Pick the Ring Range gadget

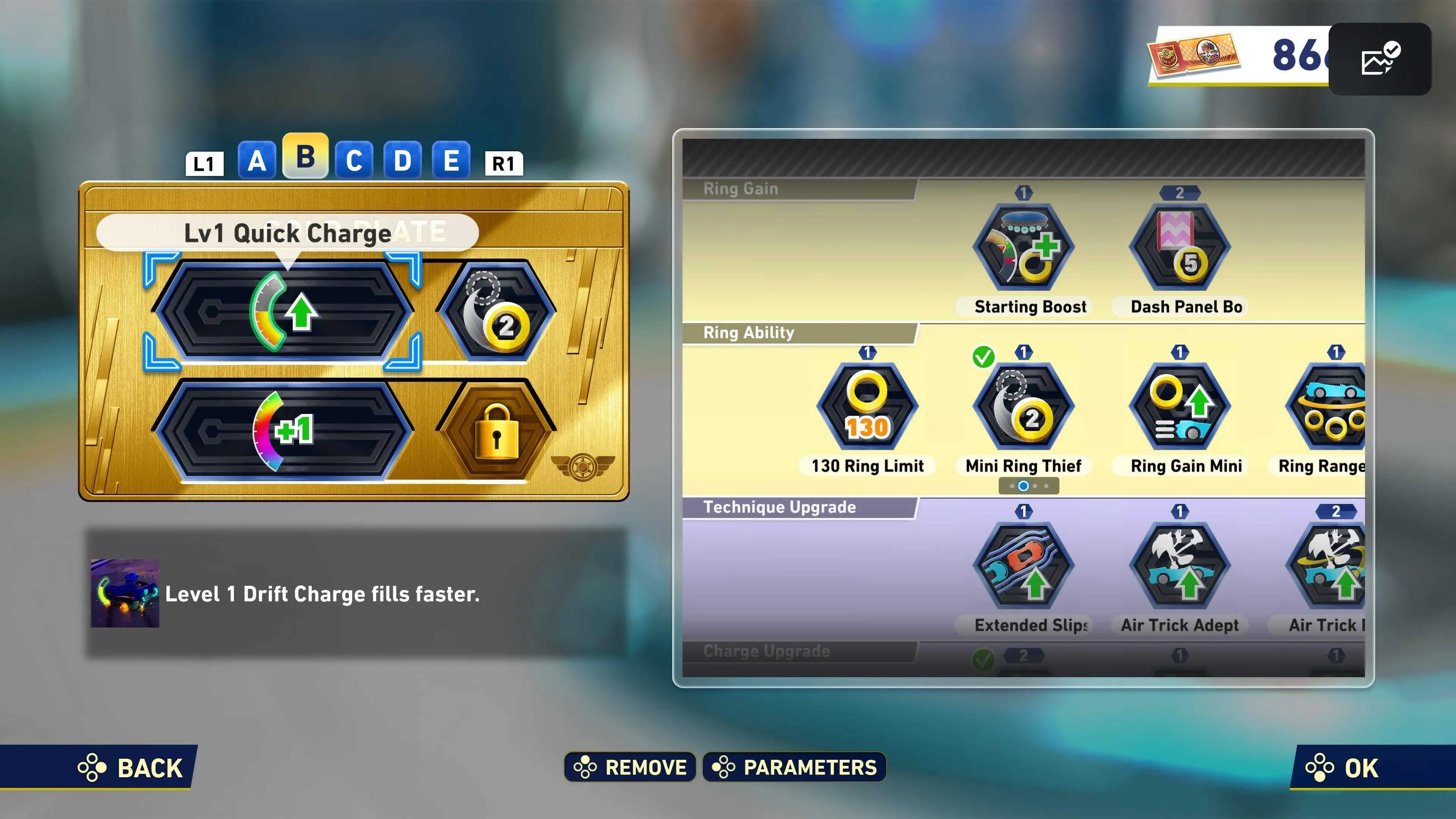1328,407
